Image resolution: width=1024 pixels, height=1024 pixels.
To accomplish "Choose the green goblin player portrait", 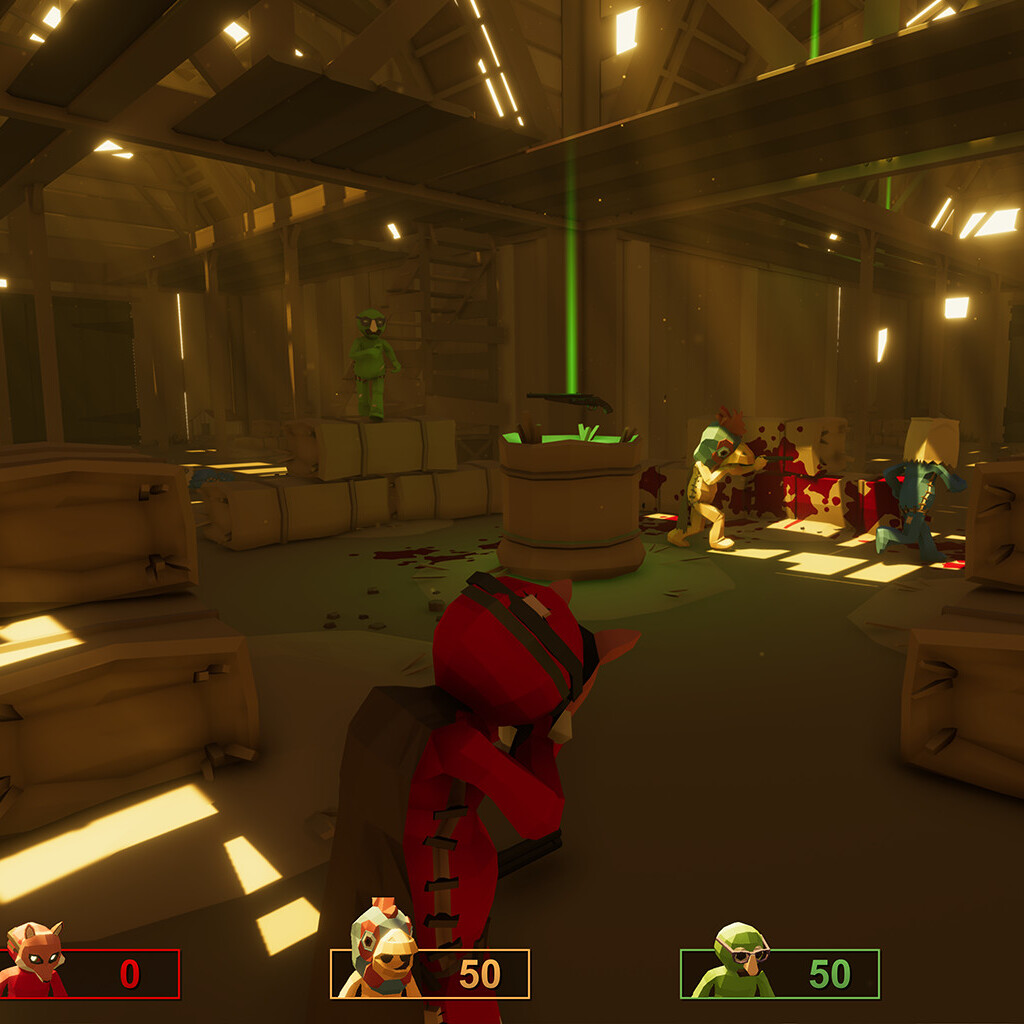I will [x=736, y=961].
